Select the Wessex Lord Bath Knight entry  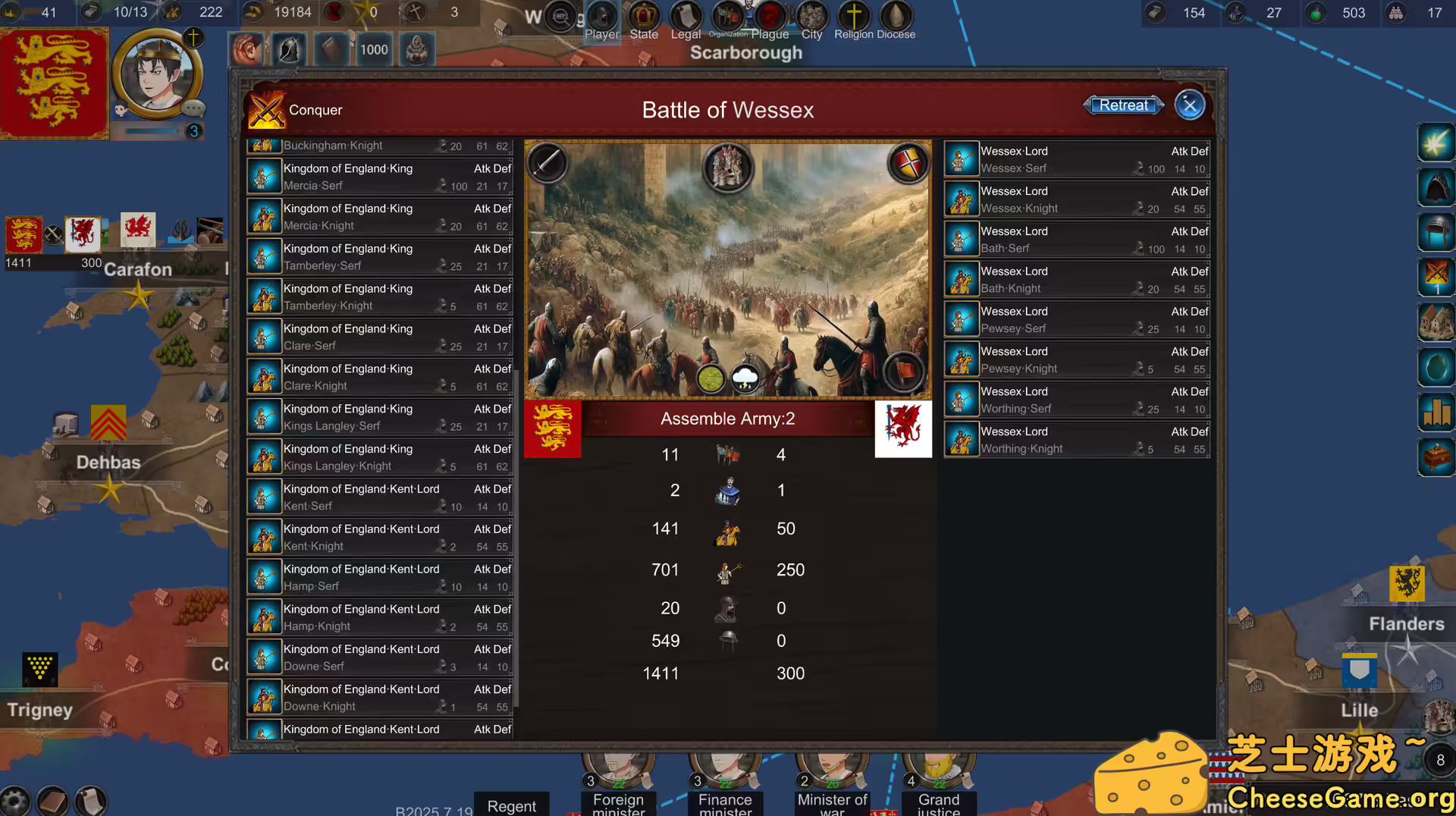(x=1076, y=280)
